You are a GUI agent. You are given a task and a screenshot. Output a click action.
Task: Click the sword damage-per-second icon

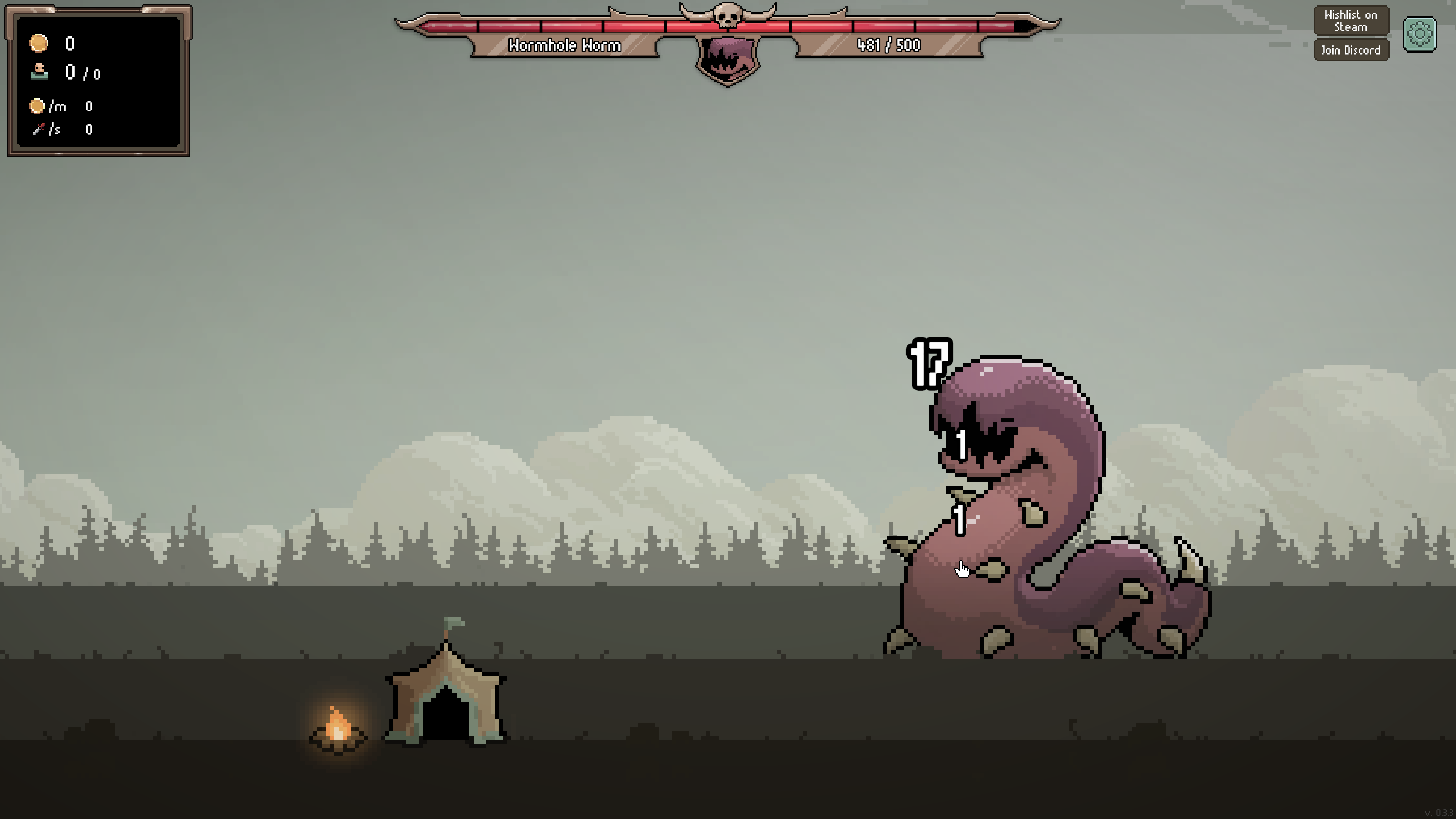pos(37,129)
